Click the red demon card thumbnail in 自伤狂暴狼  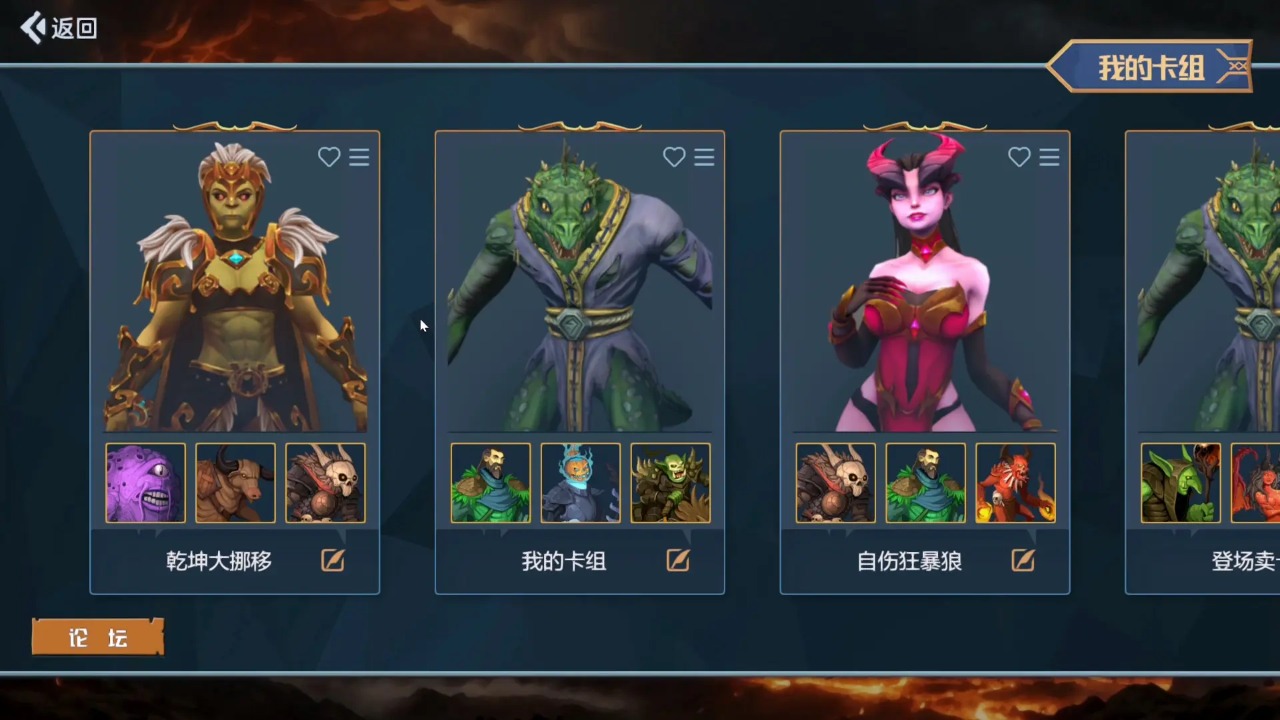pyautogui.click(x=1015, y=483)
